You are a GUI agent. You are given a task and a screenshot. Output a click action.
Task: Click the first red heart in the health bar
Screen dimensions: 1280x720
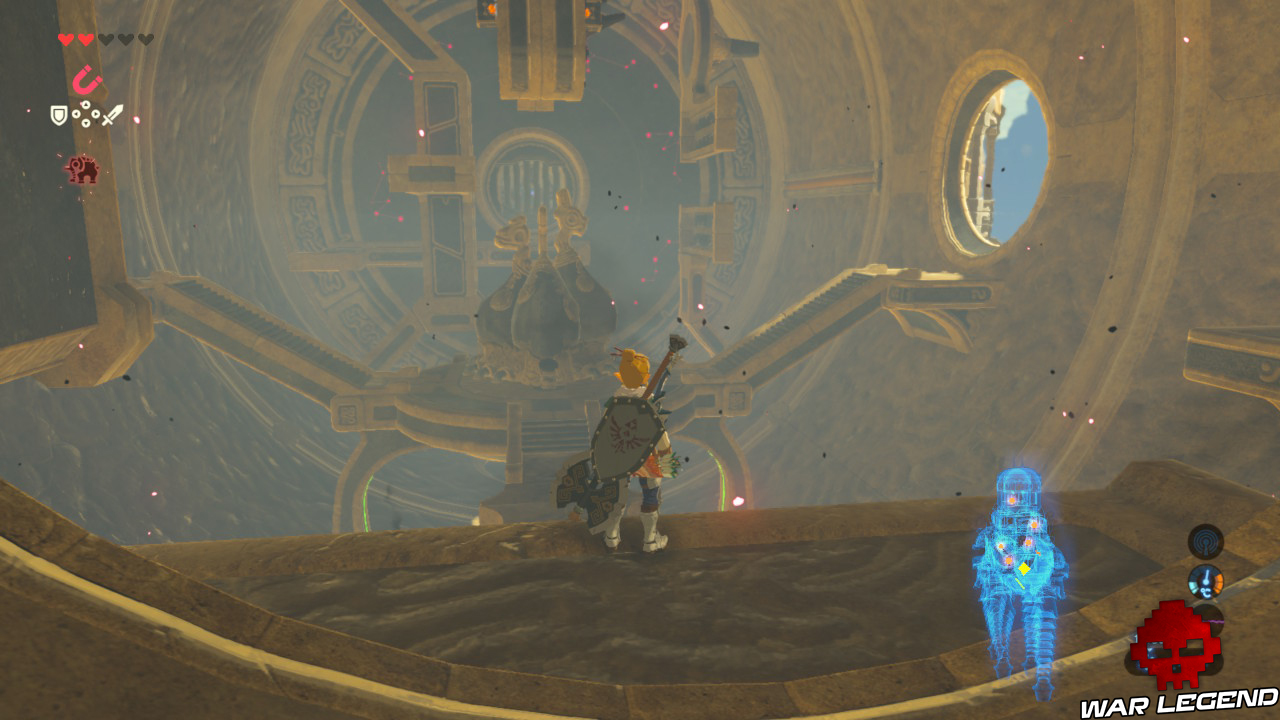click(66, 39)
